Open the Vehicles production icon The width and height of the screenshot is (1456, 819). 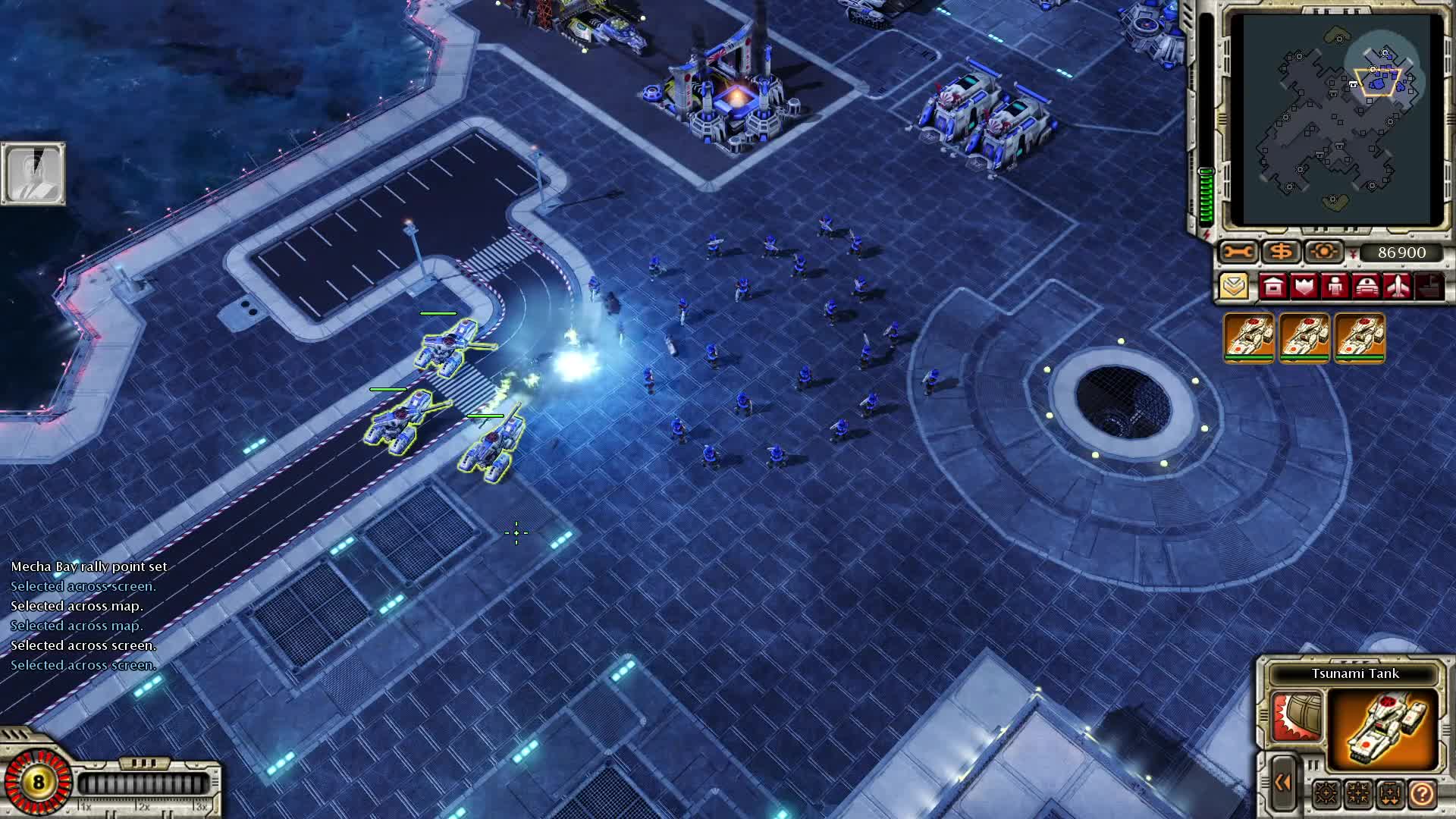point(1367,287)
